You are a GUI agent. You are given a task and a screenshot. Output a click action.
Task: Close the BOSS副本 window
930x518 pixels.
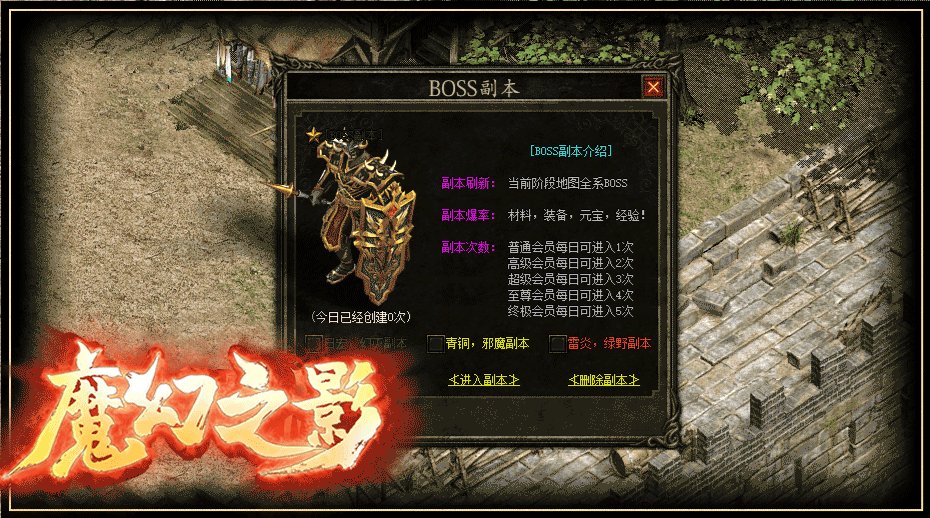tap(653, 88)
